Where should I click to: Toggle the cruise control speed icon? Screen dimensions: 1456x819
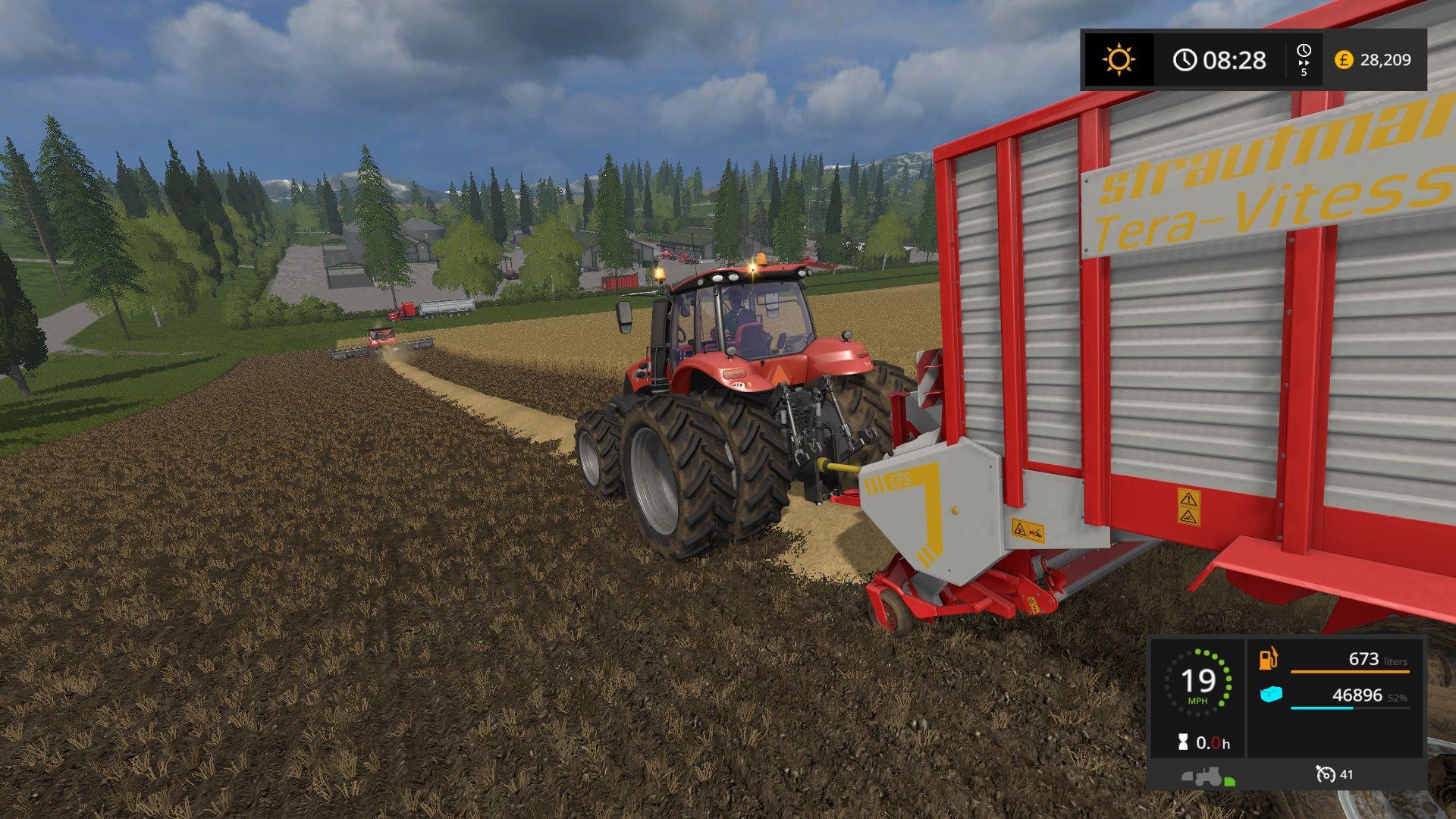tap(1326, 774)
